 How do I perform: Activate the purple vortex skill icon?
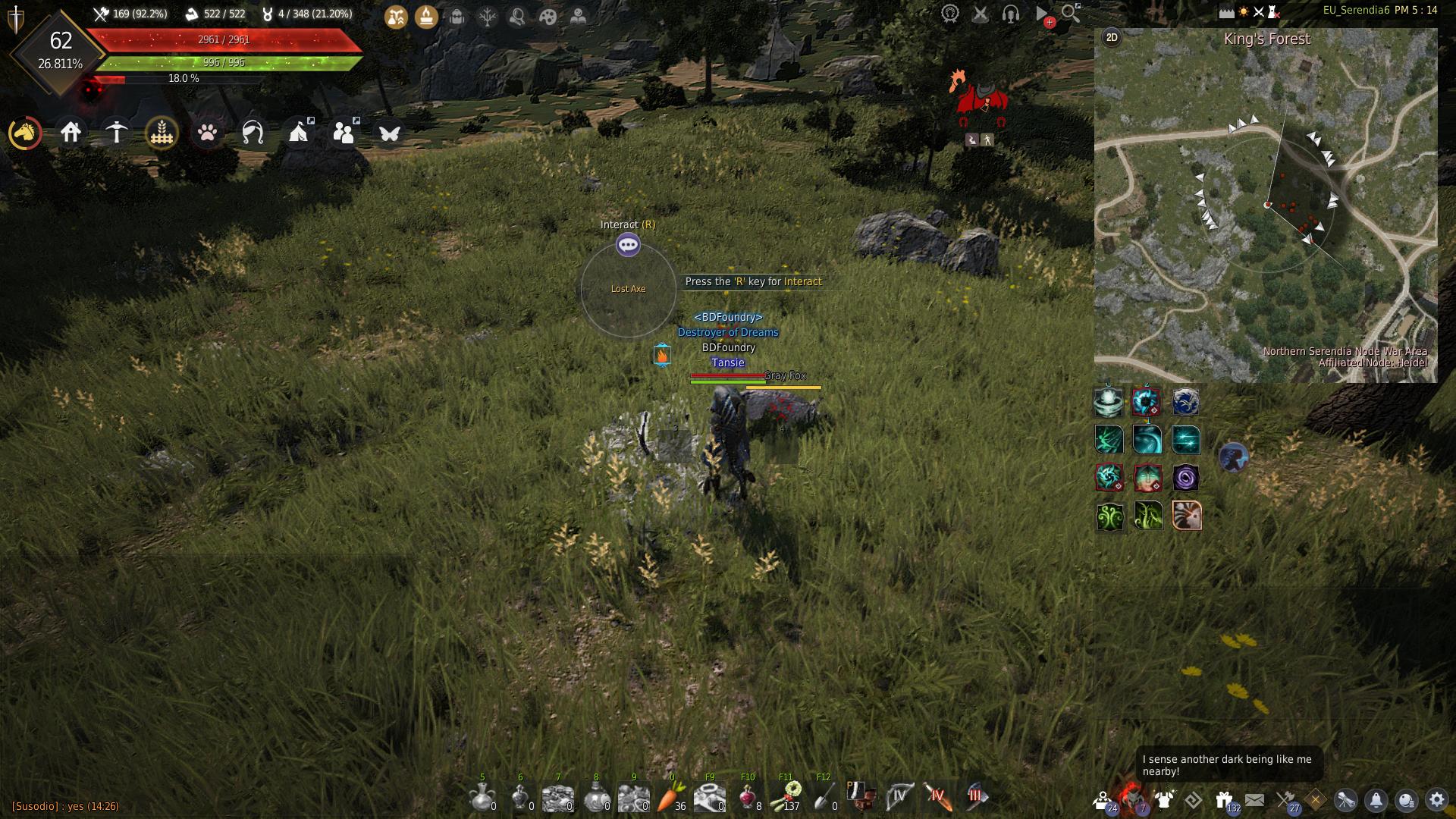coord(1185,478)
